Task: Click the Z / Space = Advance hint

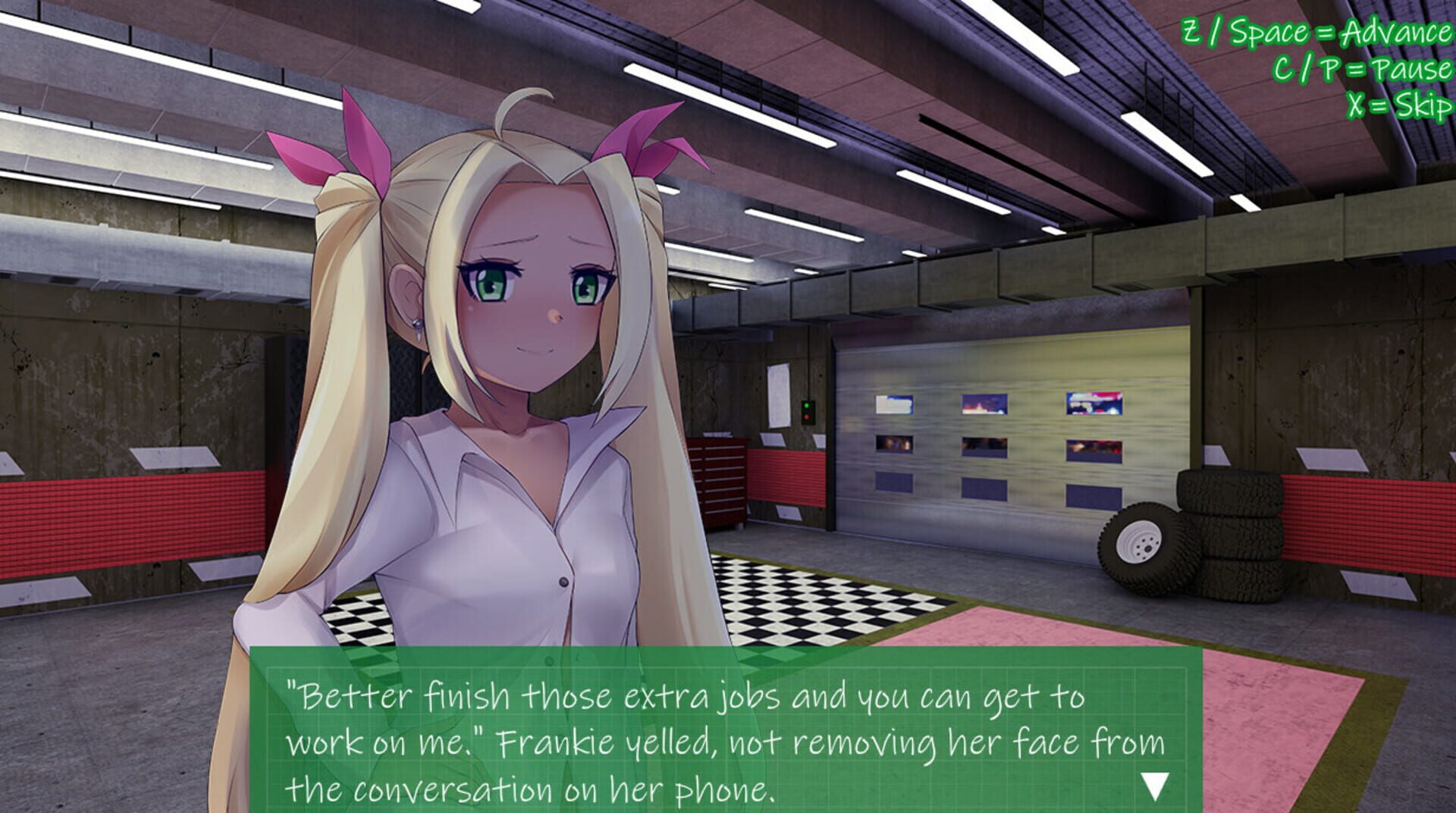Action: [x=1312, y=33]
